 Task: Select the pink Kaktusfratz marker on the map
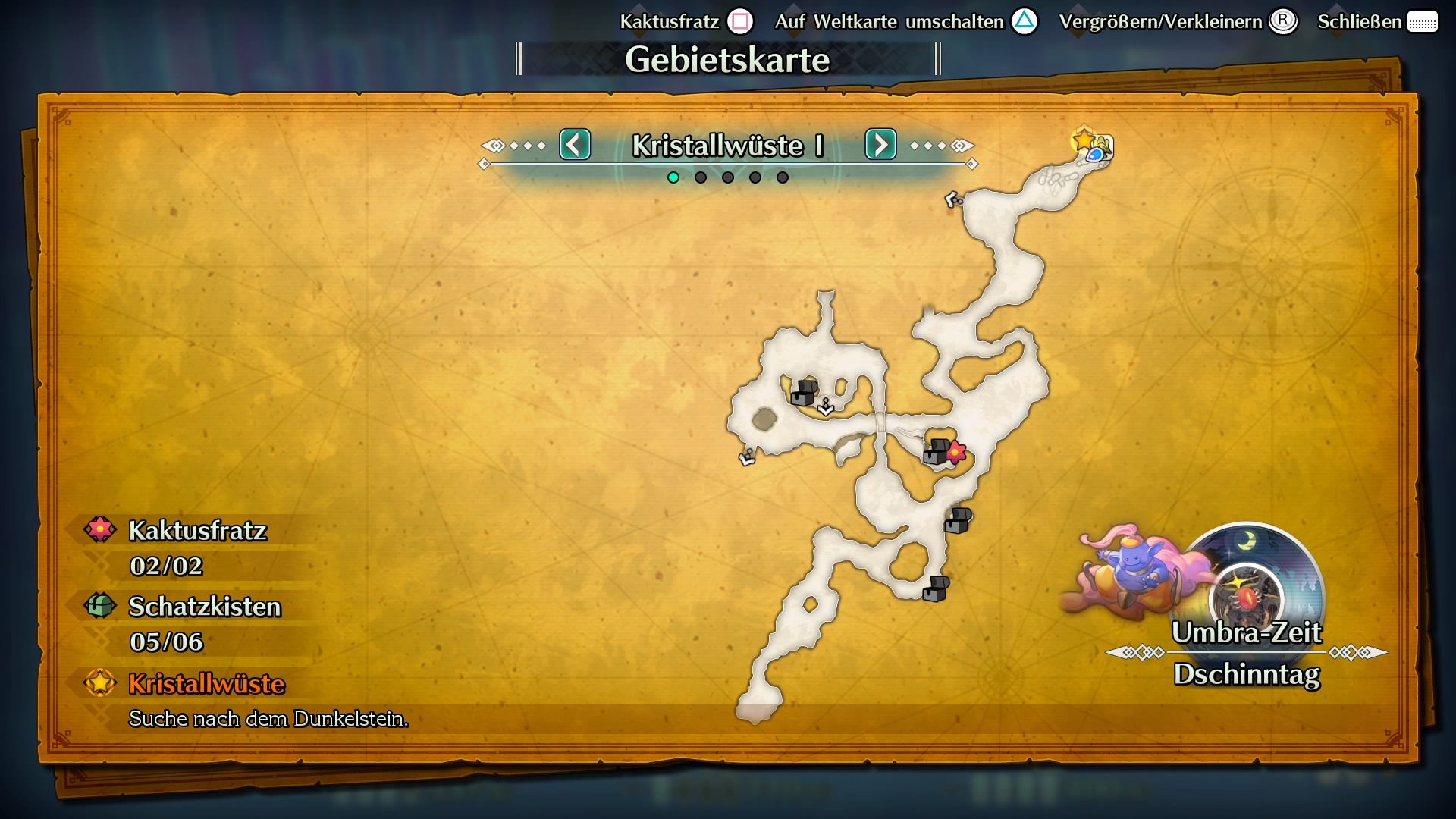point(955,450)
